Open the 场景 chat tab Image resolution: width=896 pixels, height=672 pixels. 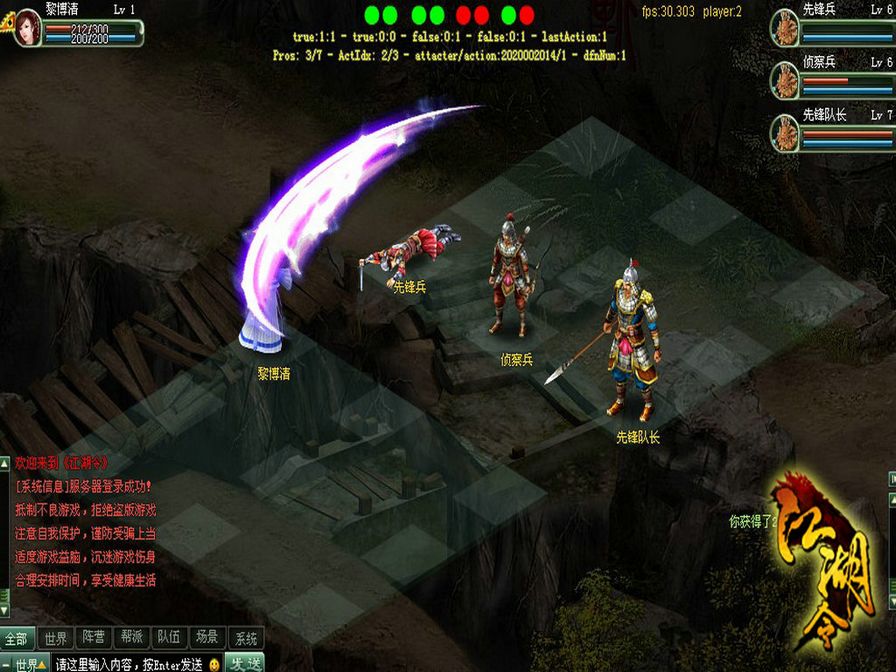pos(207,638)
